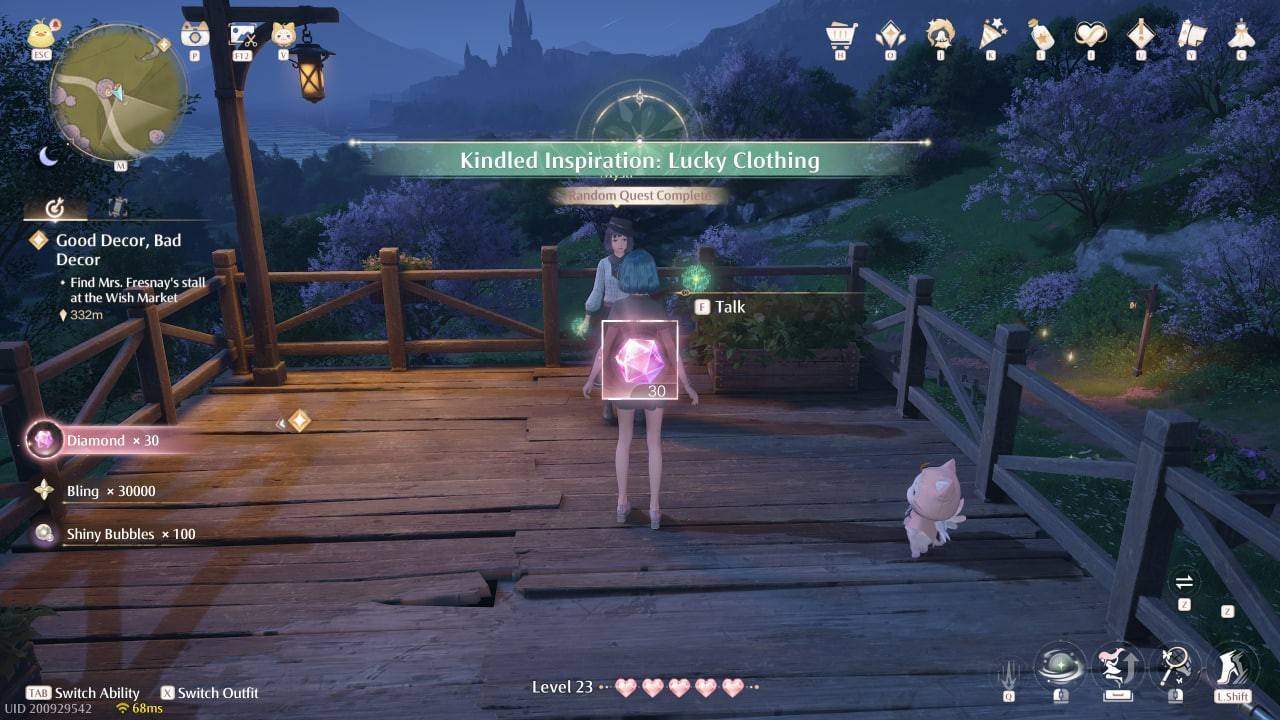This screenshot has width=1280, height=720.
Task: Switch to the backpack tab under the minimap
Action: [117, 206]
